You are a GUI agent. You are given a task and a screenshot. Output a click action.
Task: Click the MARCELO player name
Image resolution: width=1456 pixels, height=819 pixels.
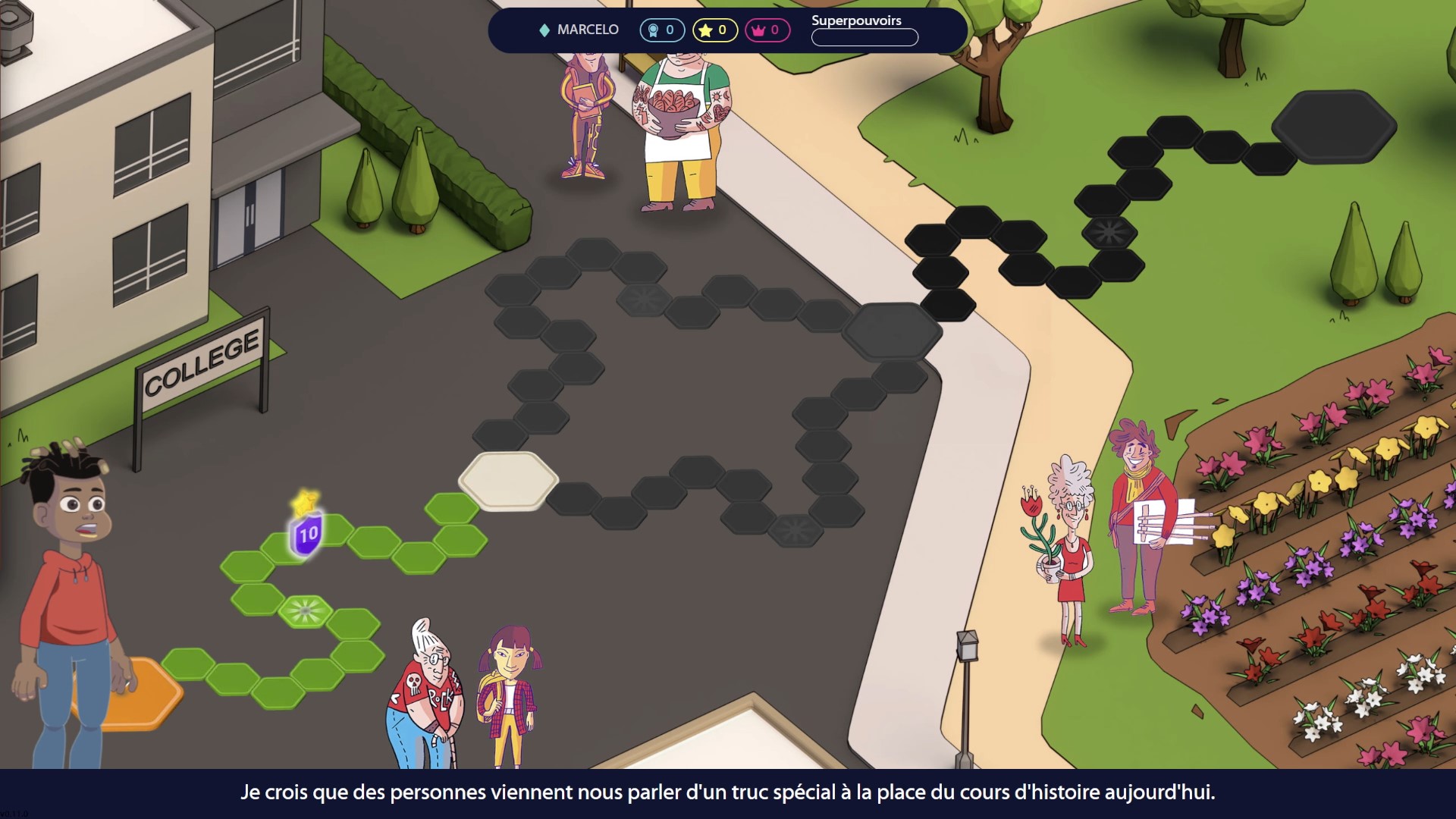pos(588,30)
